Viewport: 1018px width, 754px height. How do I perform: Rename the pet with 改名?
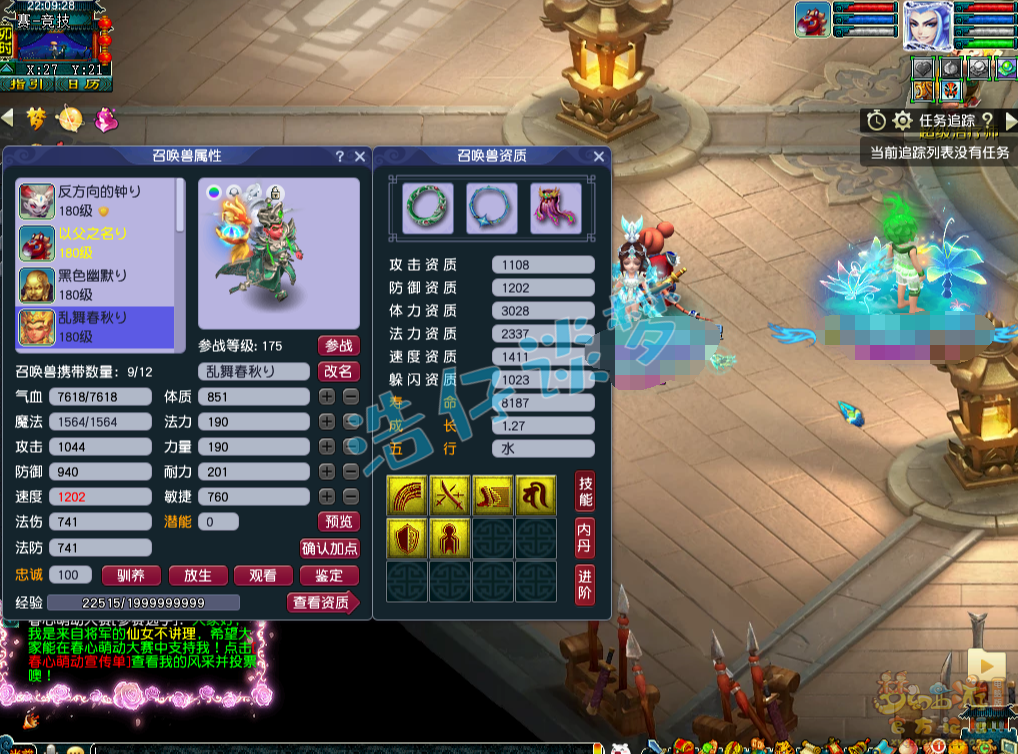pyautogui.click(x=338, y=371)
